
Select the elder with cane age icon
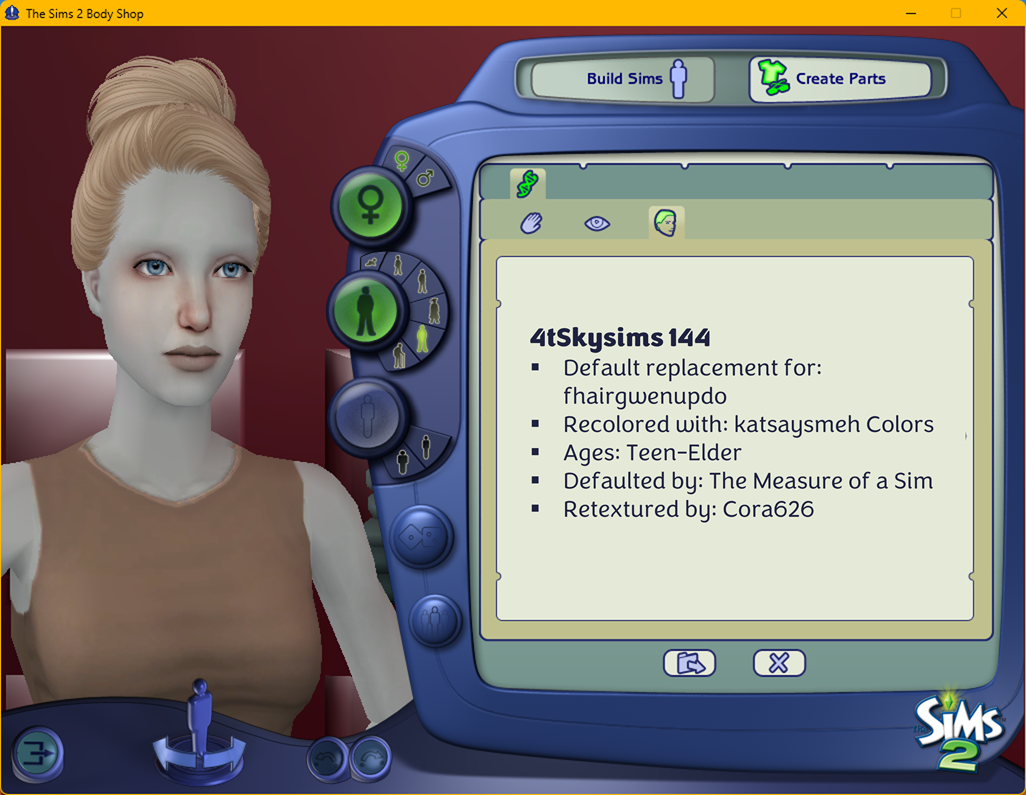click(400, 355)
